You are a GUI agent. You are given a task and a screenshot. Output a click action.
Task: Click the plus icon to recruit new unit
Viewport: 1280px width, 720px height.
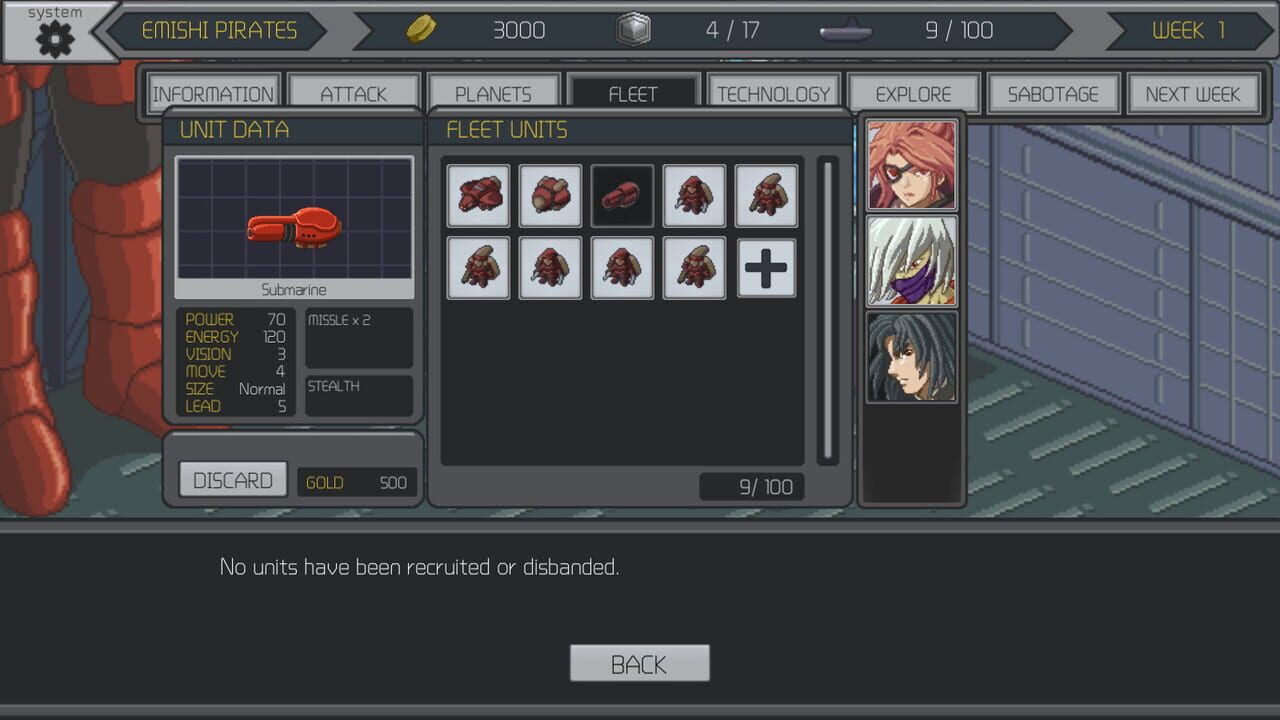[x=765, y=267]
